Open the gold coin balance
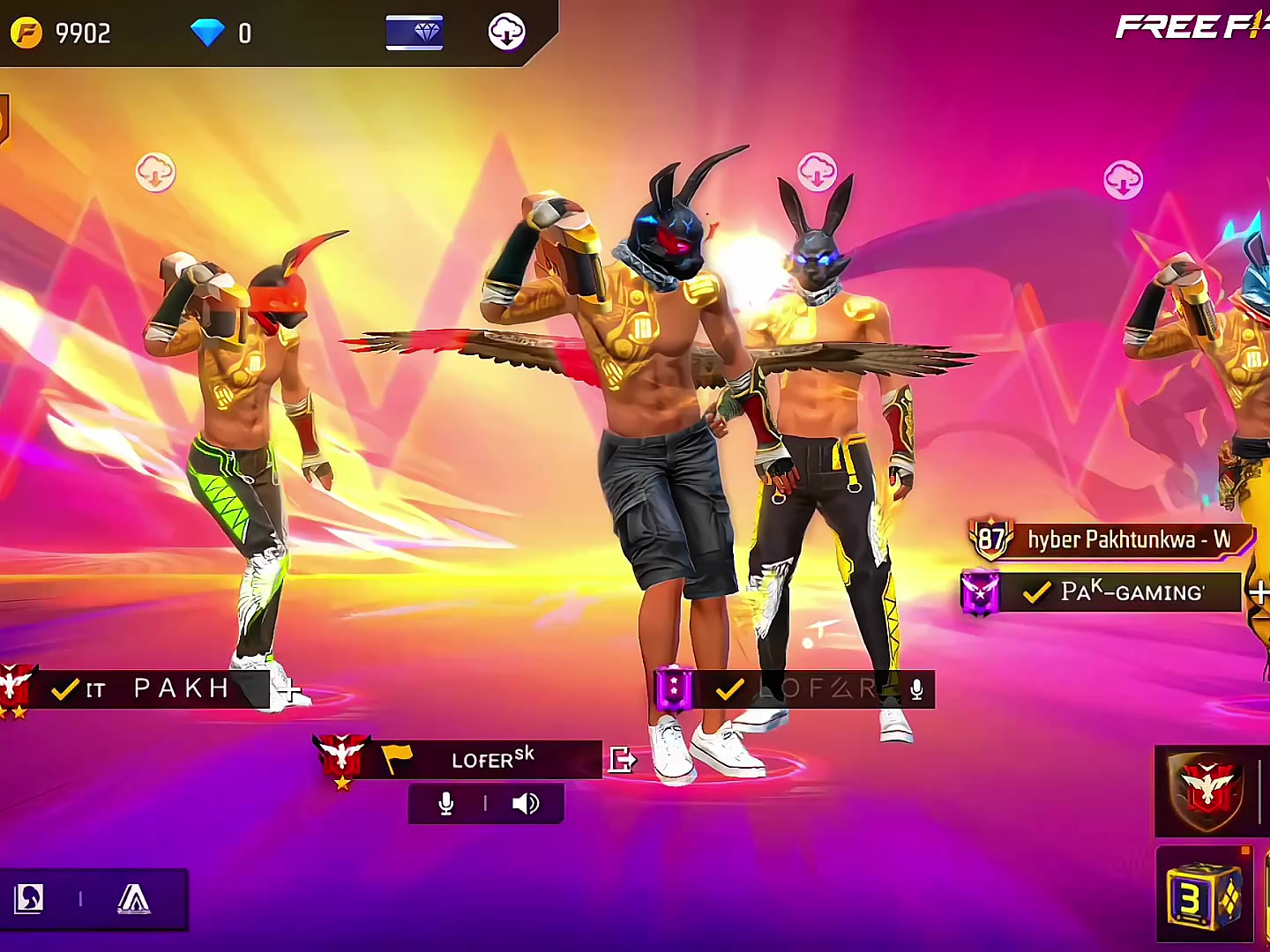1270x952 pixels. click(x=60, y=33)
